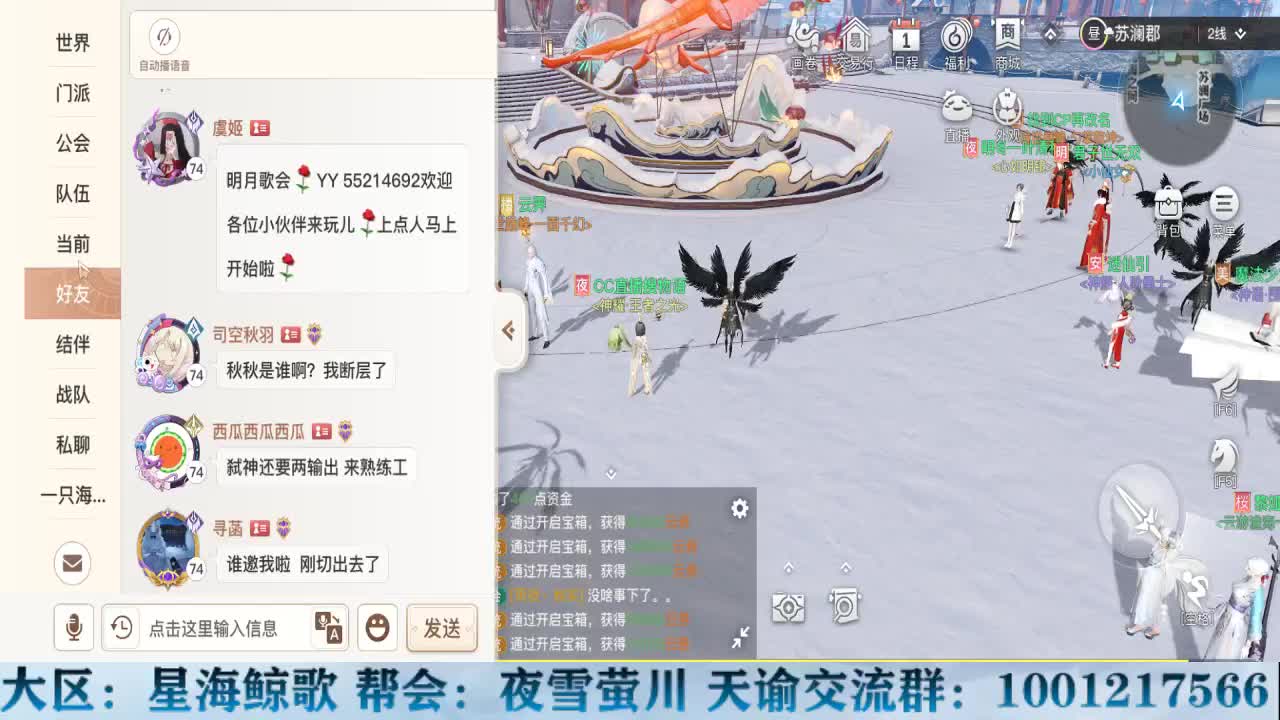Collapse the top toolbar with the chevron
Viewport: 1280px width, 720px height.
[1048, 31]
